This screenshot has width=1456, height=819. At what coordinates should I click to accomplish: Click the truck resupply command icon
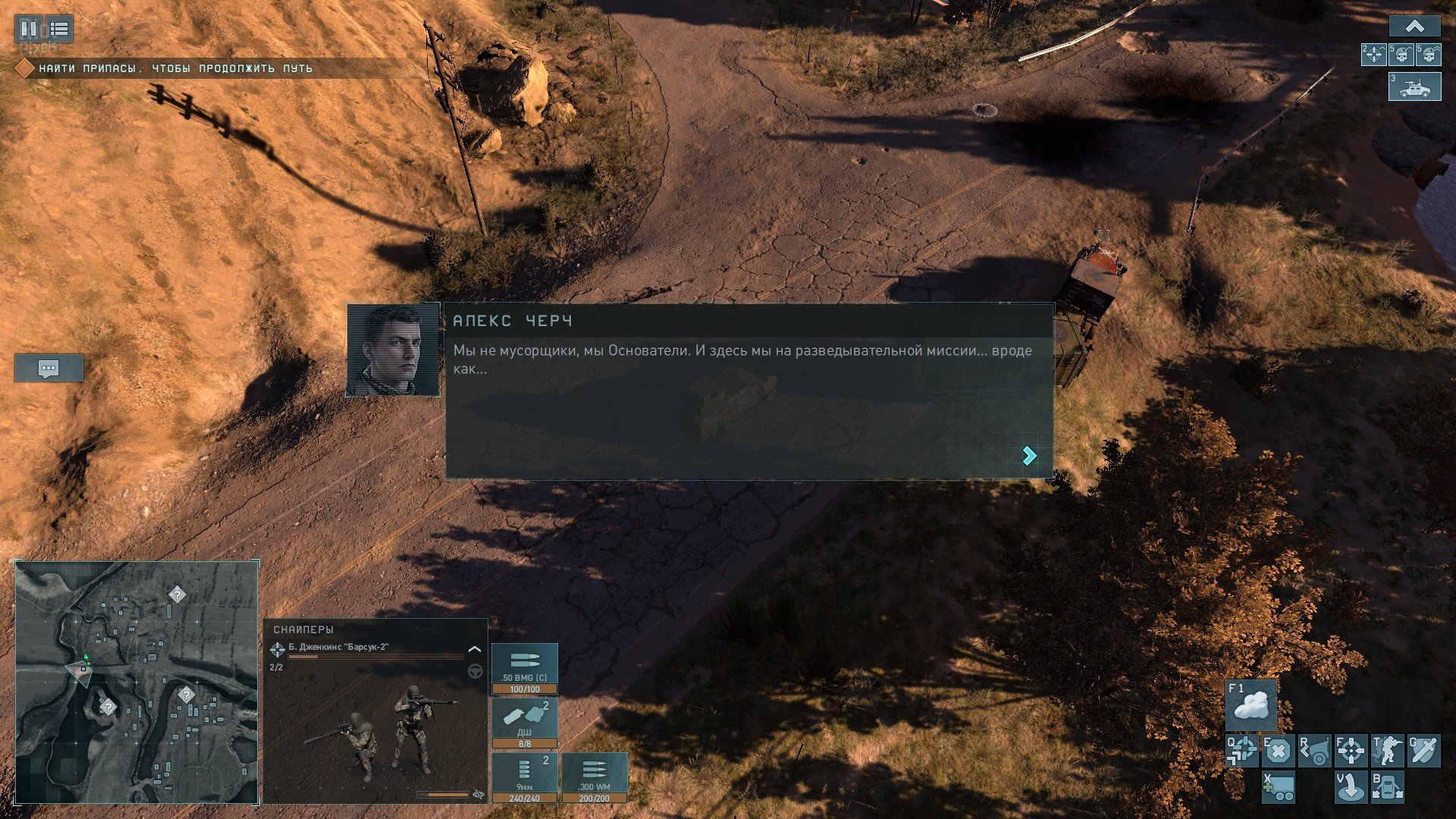[x=1278, y=787]
